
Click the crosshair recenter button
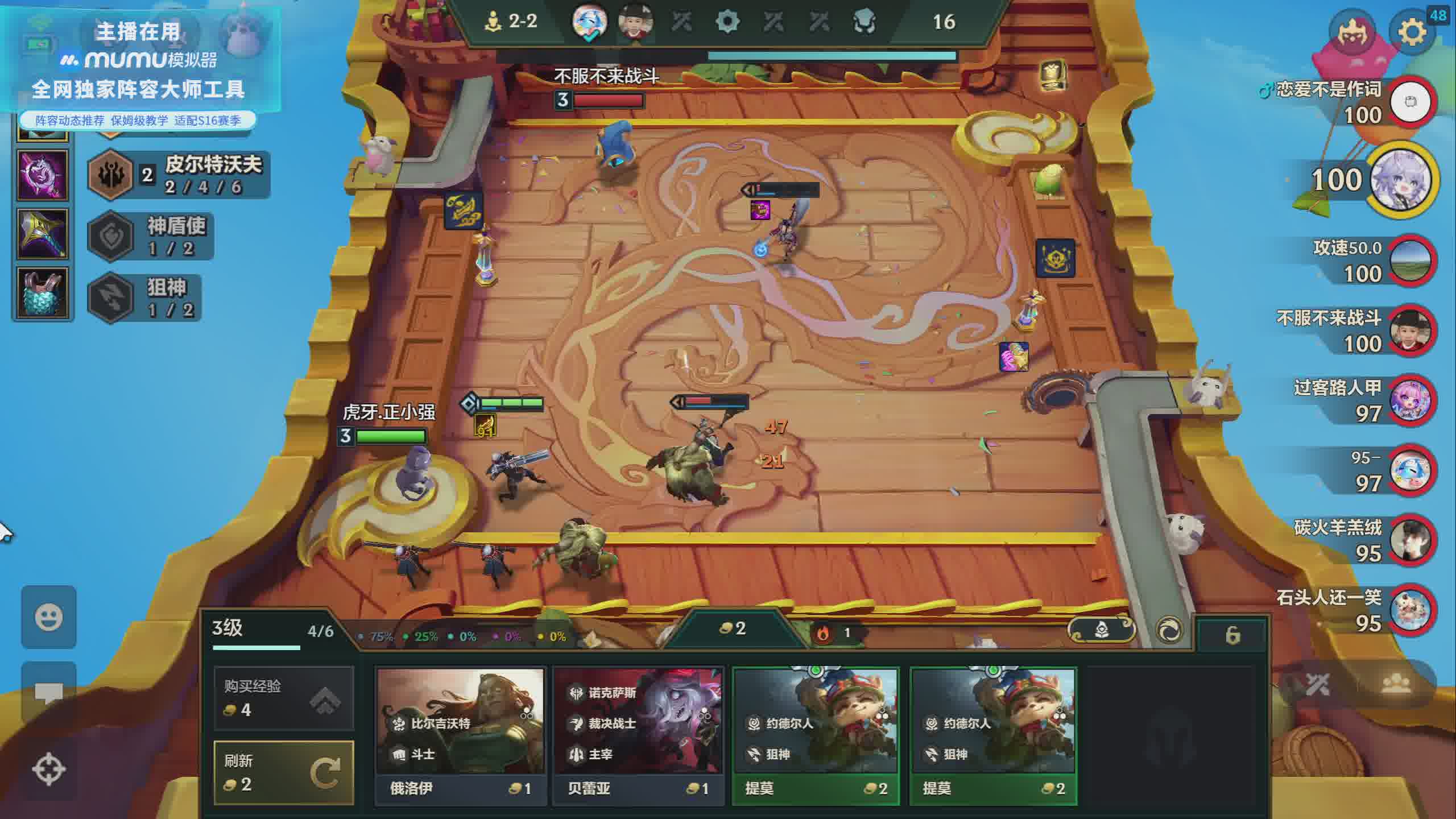point(49,770)
